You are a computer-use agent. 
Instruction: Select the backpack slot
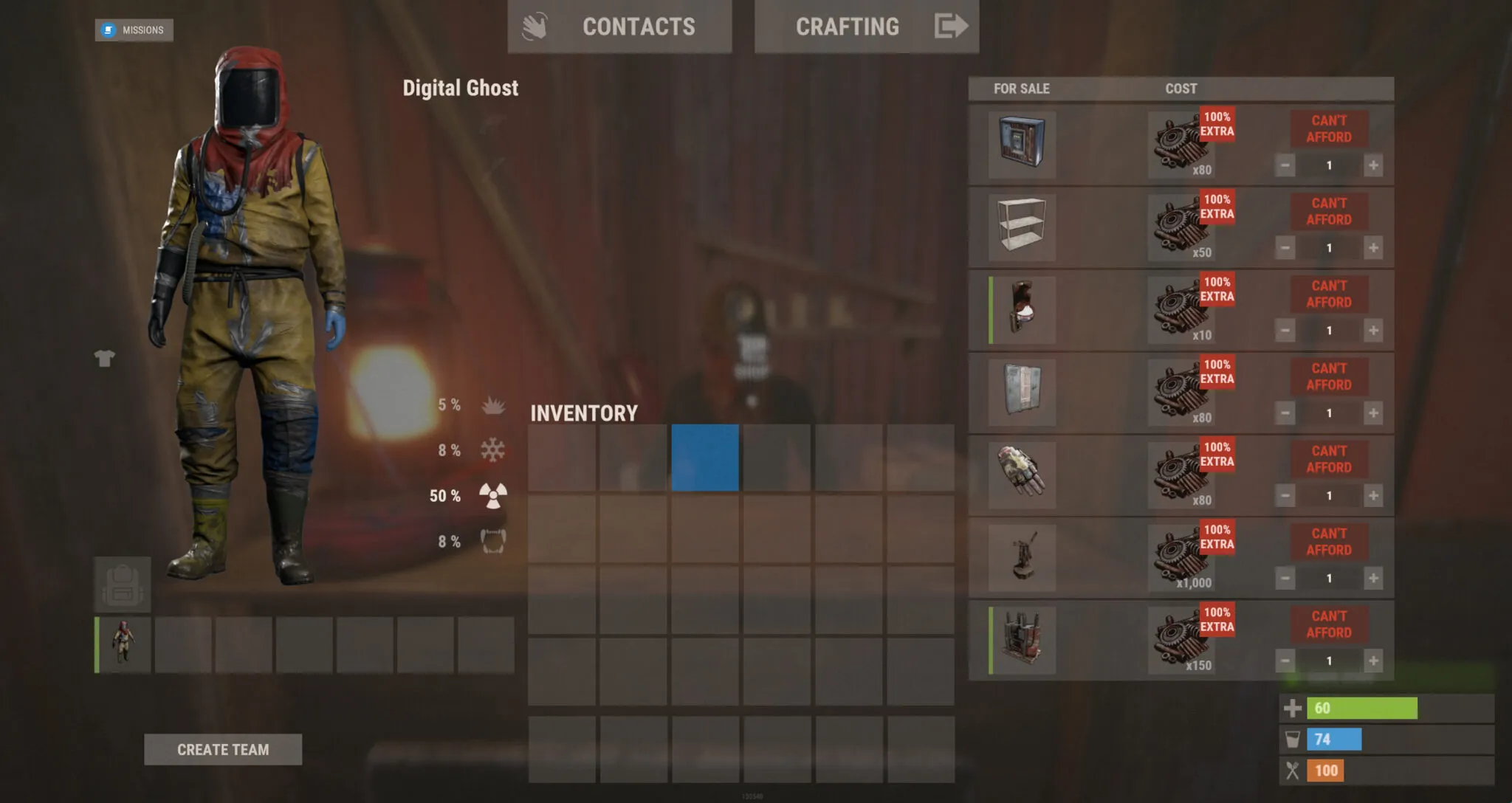tap(124, 583)
